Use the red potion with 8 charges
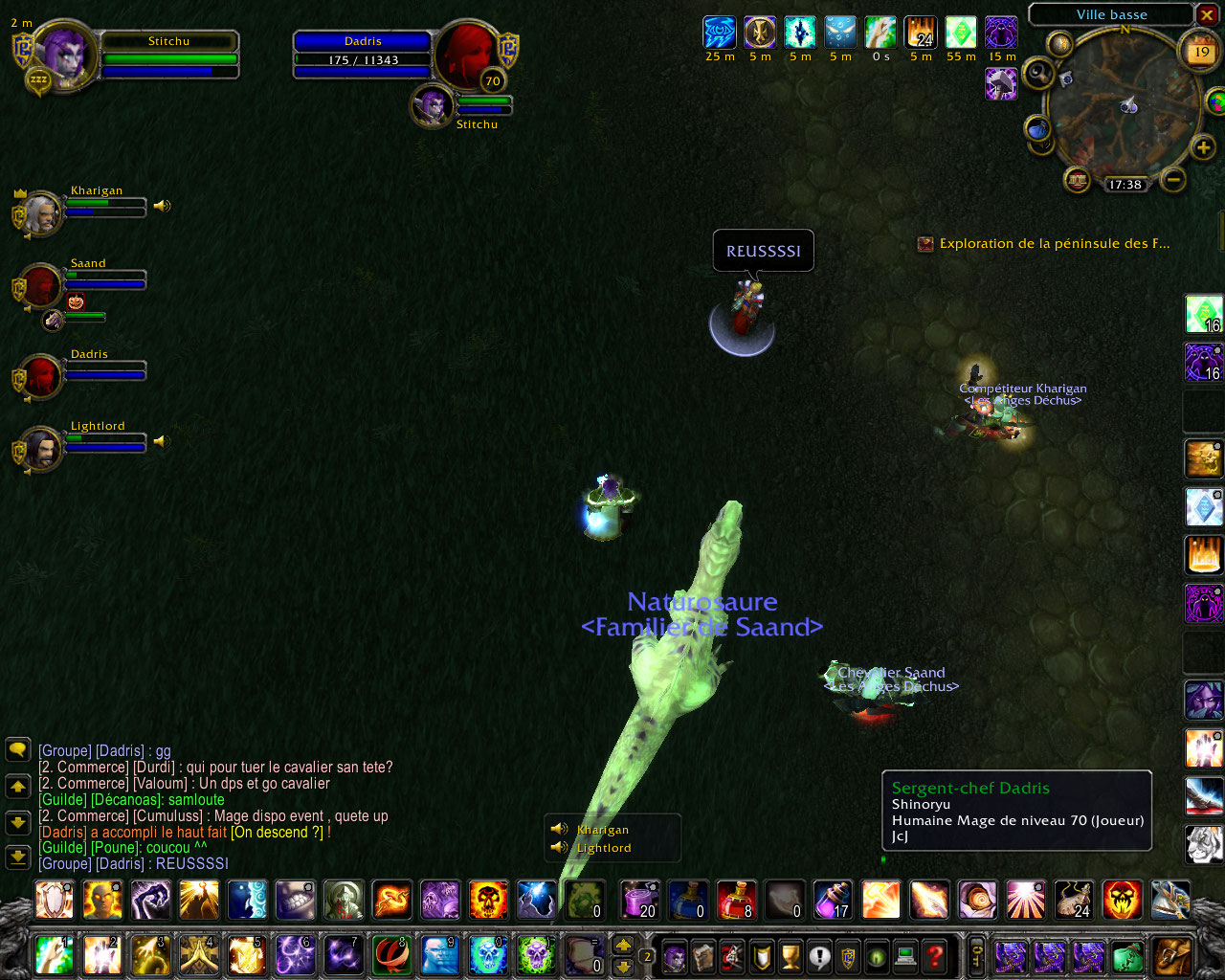Image resolution: width=1225 pixels, height=980 pixels. pyautogui.click(x=736, y=900)
